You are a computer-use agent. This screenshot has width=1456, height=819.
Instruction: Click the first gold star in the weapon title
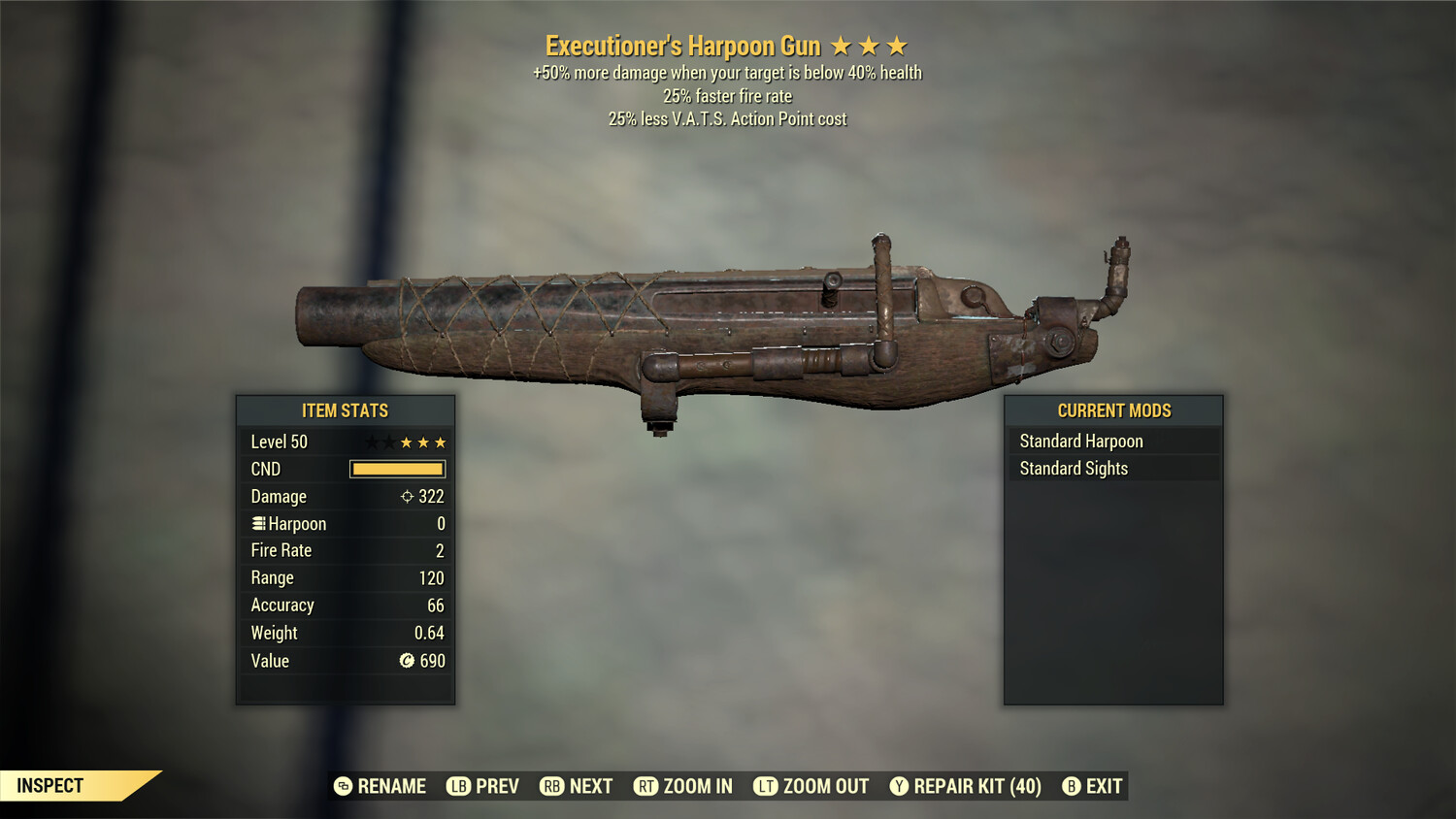[843, 45]
